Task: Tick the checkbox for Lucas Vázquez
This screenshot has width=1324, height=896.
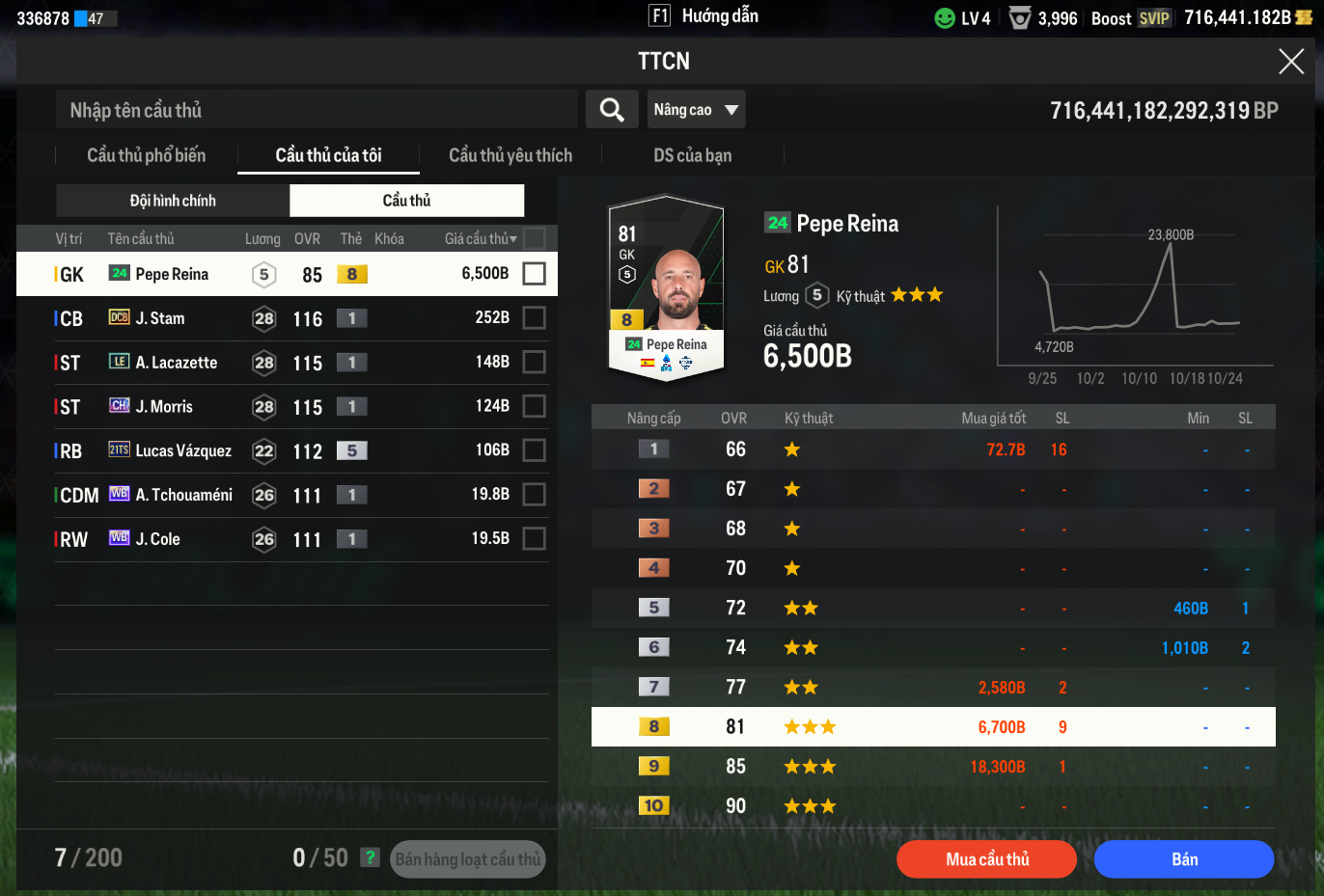Action: 534,450
